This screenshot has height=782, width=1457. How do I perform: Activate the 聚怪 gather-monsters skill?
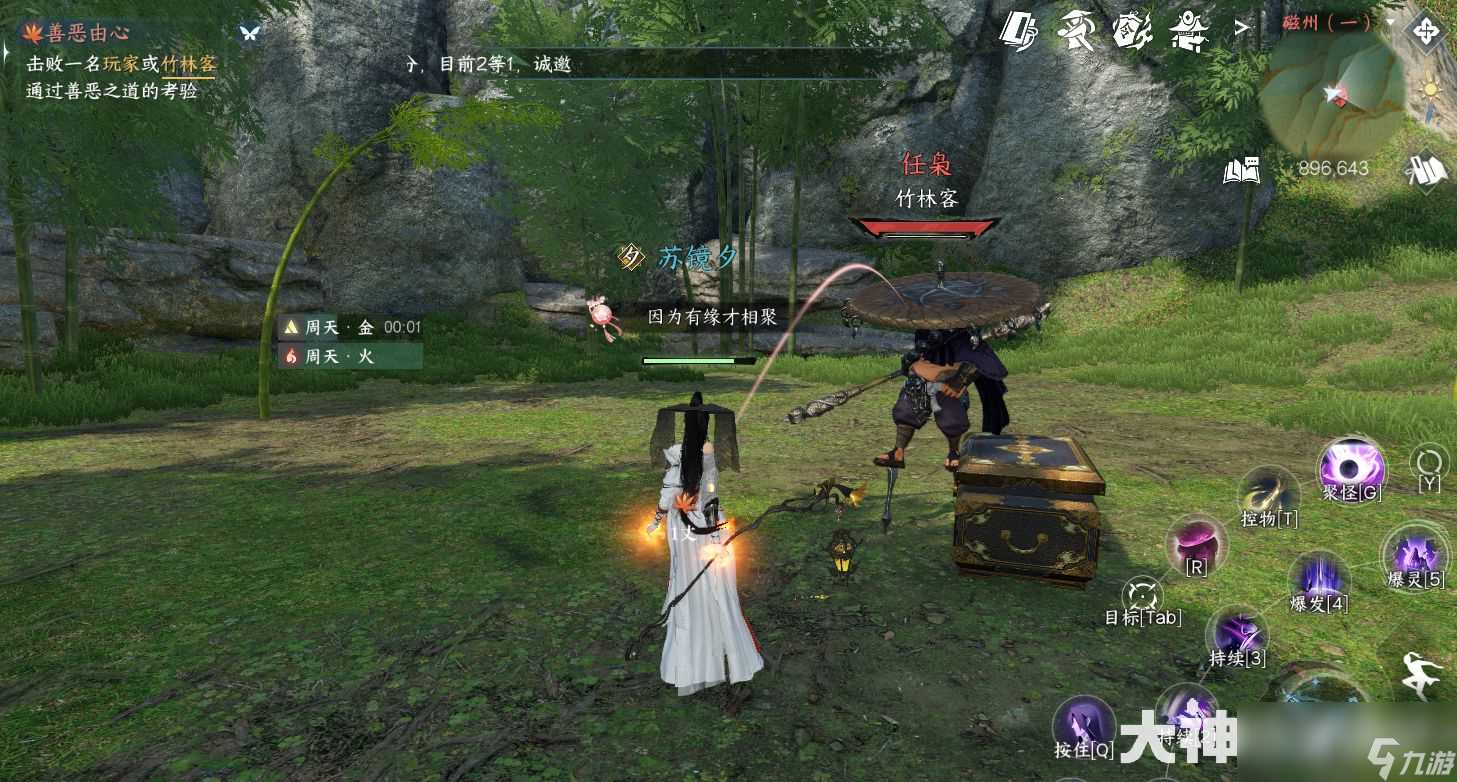tap(1351, 467)
